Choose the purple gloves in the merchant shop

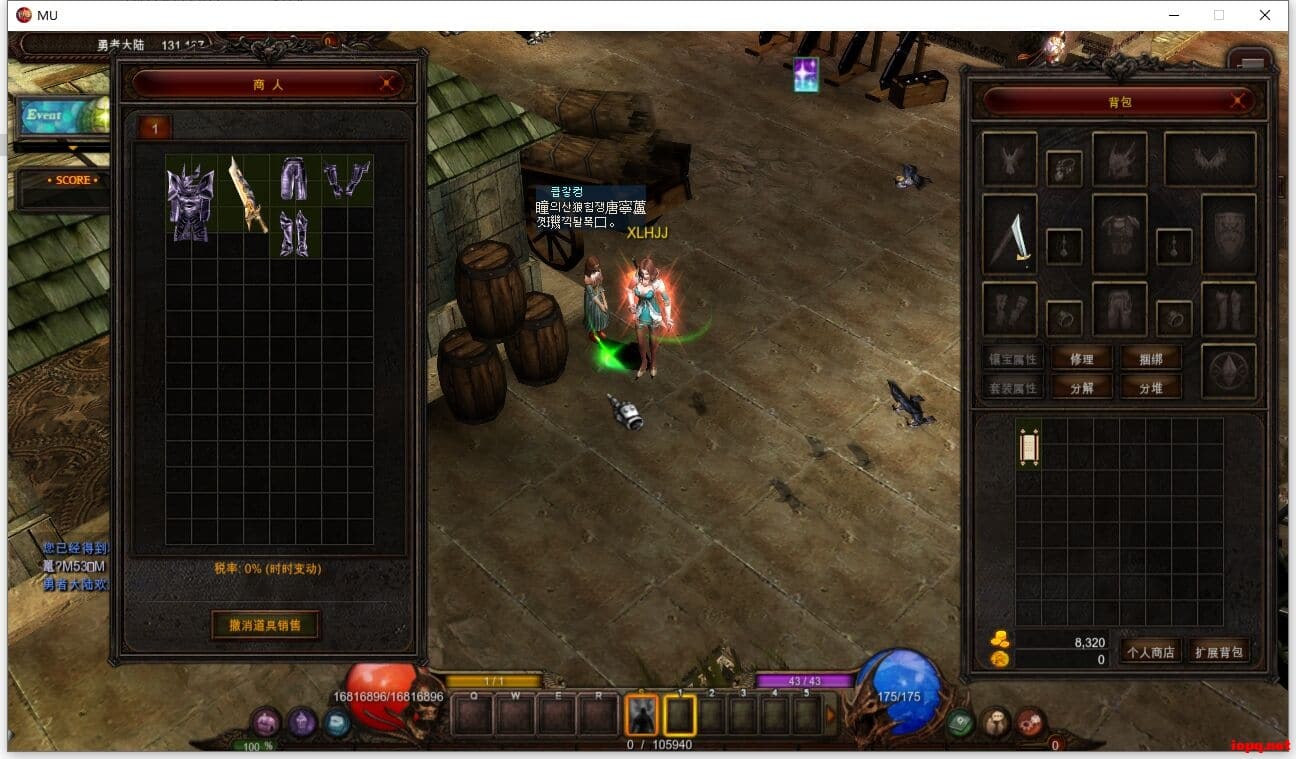(x=346, y=180)
